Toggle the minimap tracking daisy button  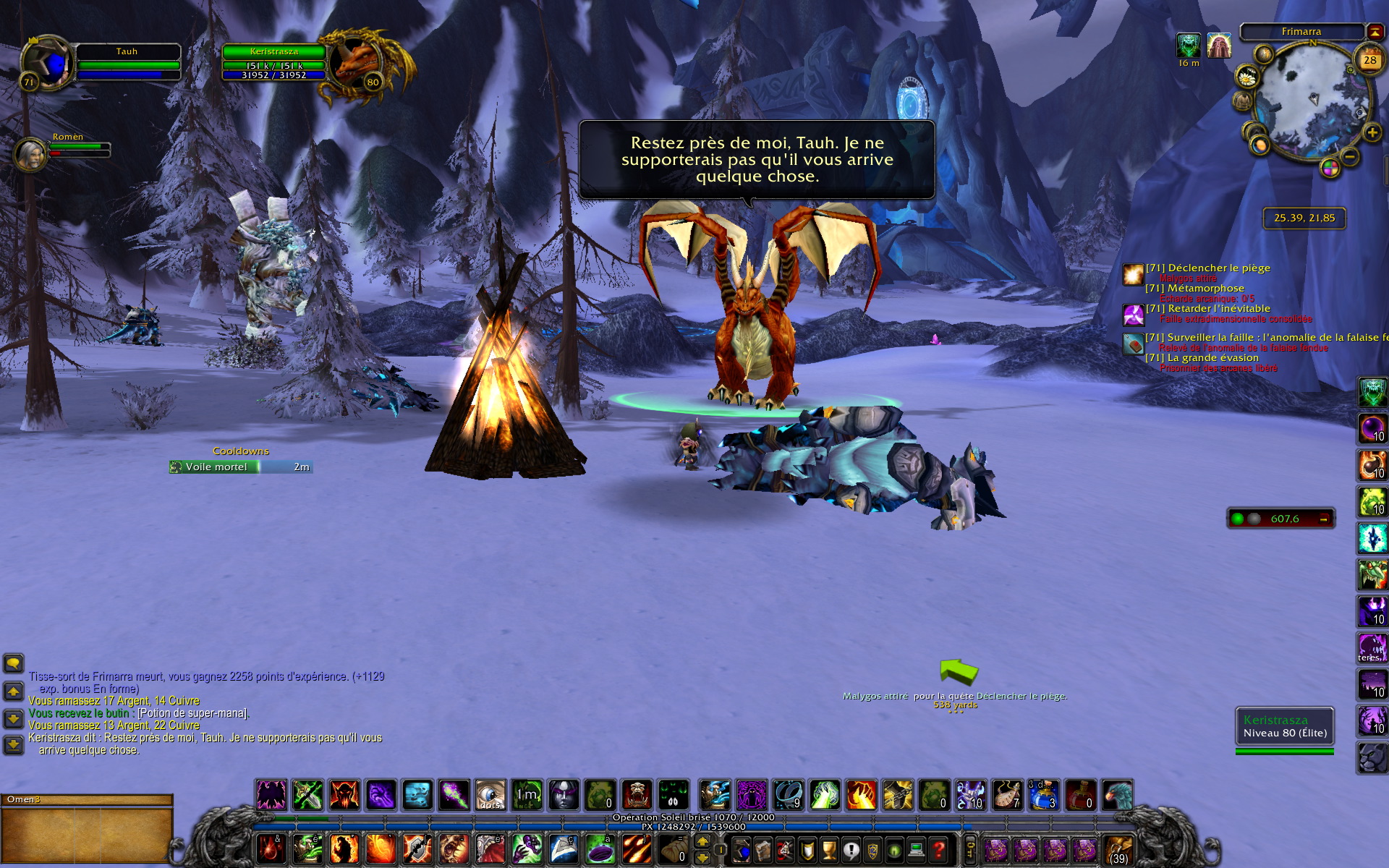tap(1247, 77)
